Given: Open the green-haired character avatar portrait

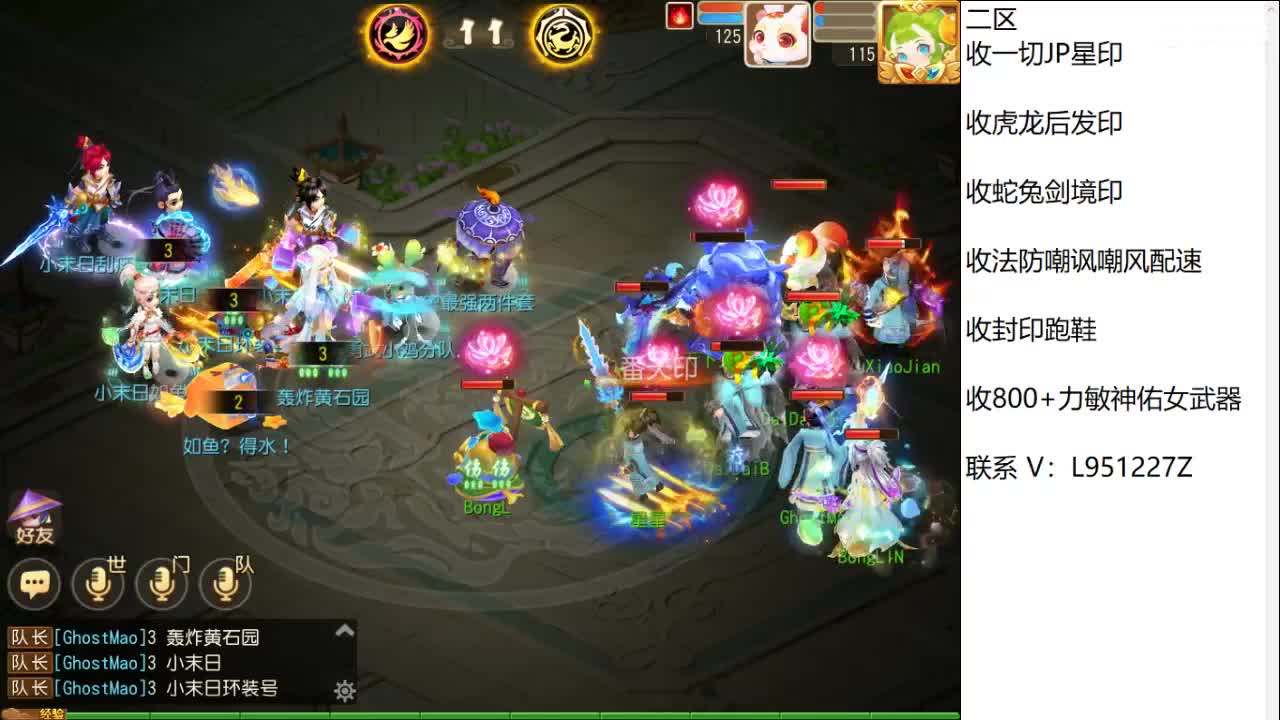Looking at the screenshot, I should pos(918,40).
